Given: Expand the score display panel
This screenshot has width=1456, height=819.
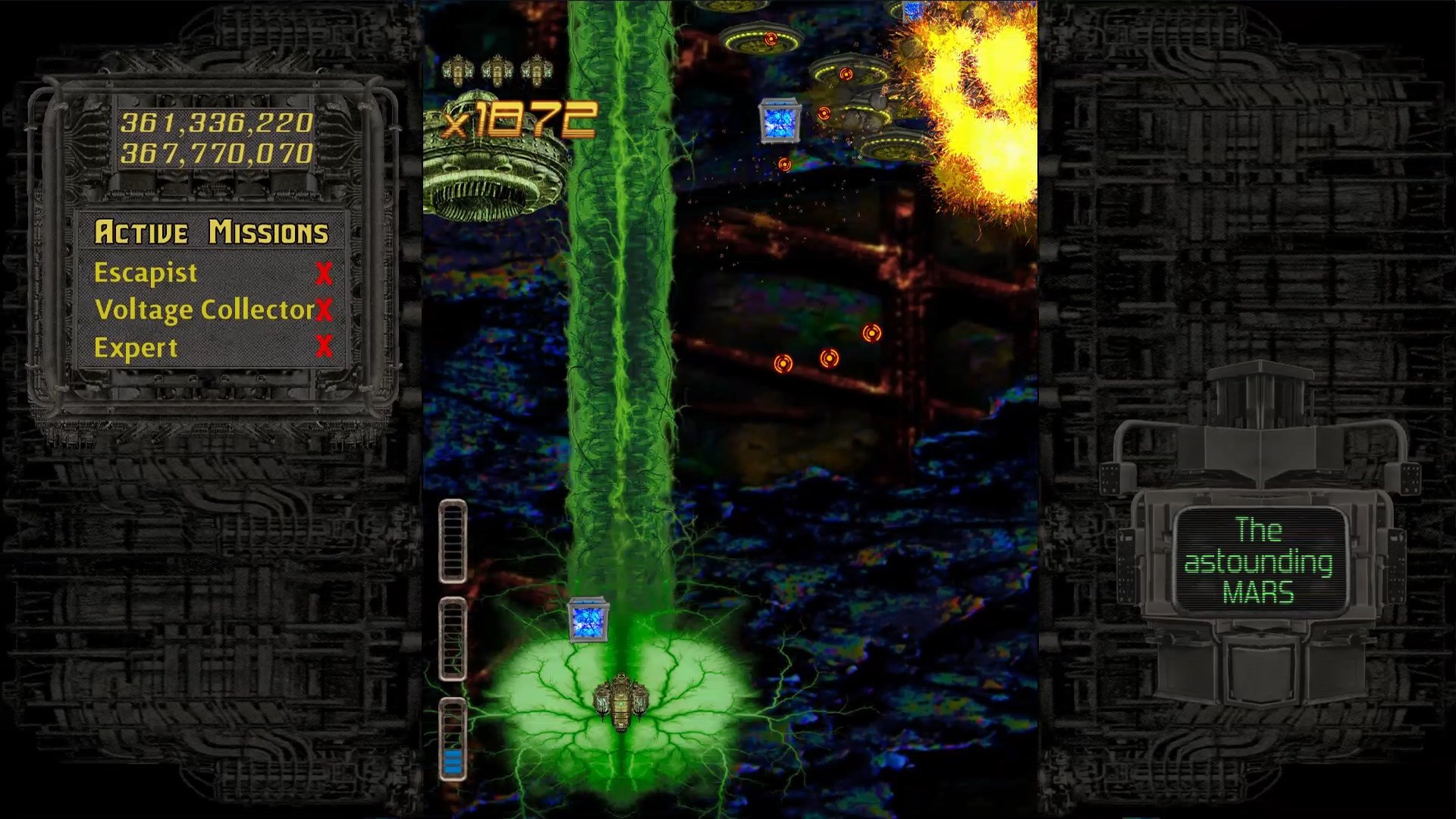Looking at the screenshot, I should coord(216,136).
